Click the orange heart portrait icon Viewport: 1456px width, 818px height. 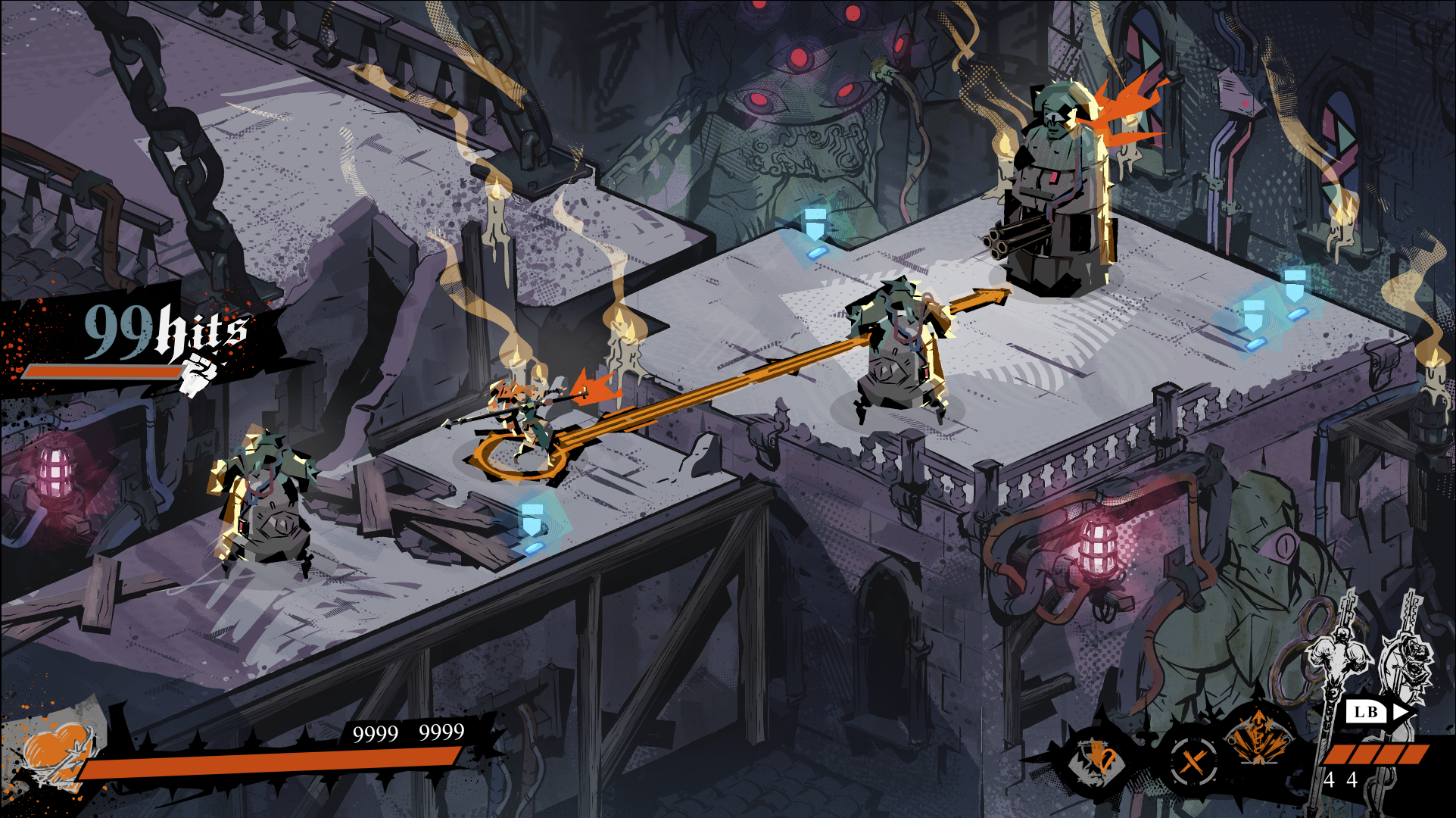pos(57,752)
